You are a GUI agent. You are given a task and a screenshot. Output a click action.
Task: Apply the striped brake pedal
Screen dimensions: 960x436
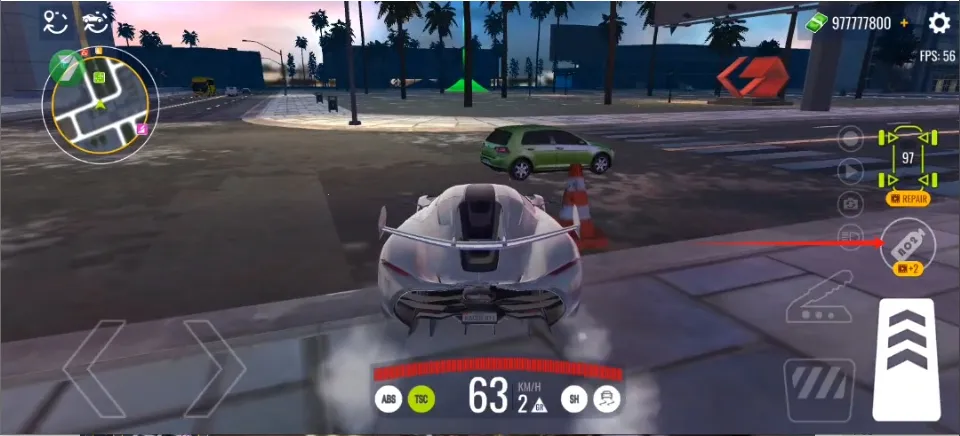coord(819,389)
